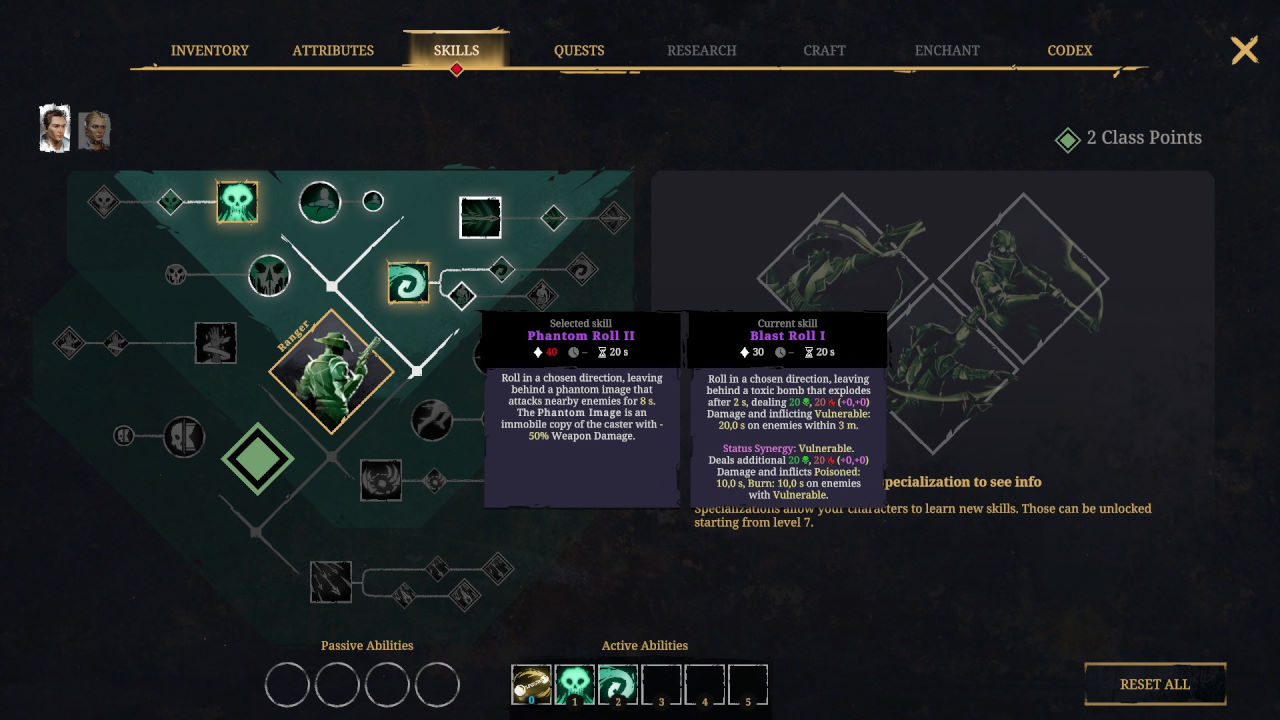Select the bullet ability in slot zero
This screenshot has width=1280, height=720.
531,685
